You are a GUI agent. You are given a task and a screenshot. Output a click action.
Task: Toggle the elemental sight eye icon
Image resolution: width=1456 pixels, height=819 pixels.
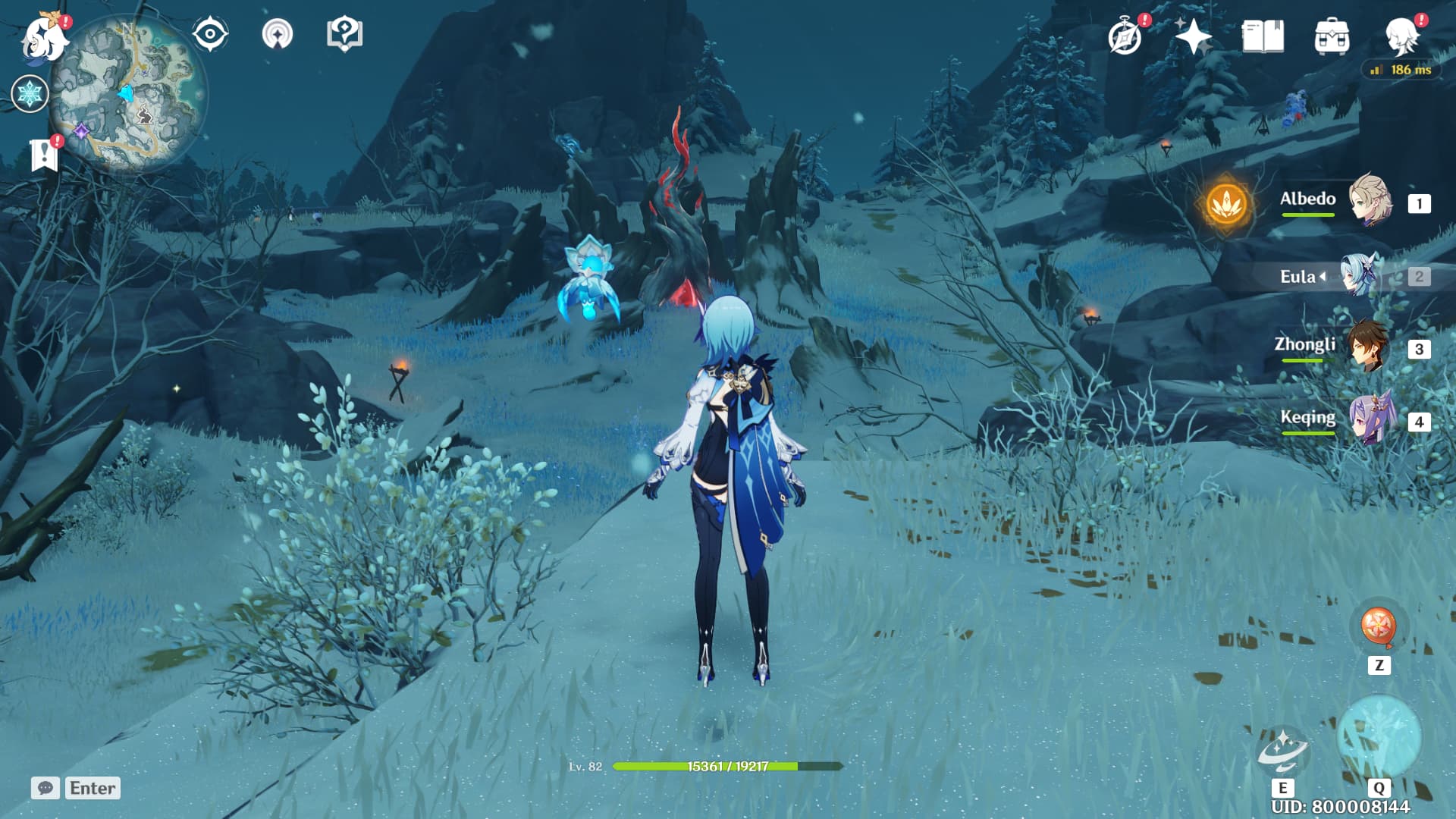[210, 34]
